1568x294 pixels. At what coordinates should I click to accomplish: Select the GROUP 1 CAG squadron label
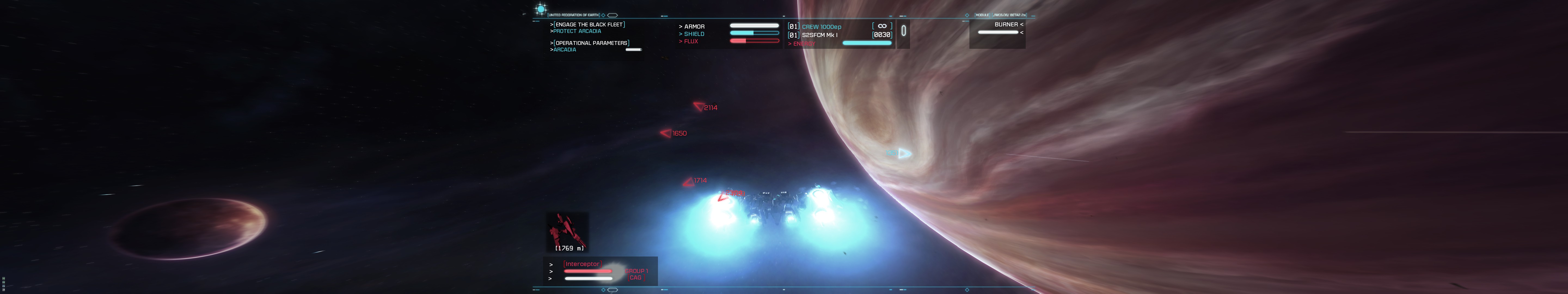[637, 274]
